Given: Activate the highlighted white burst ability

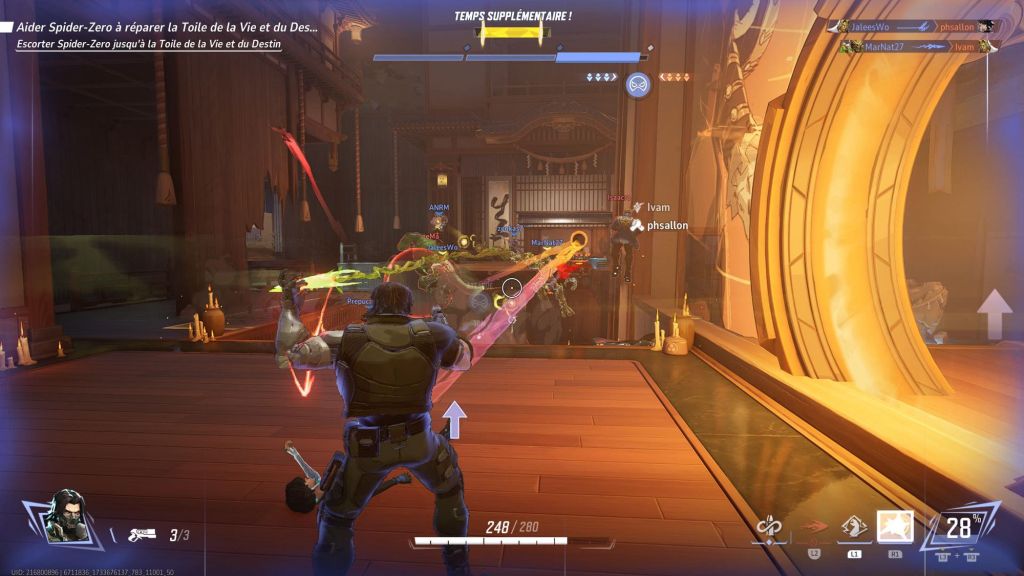Looking at the screenshot, I should tap(895, 527).
